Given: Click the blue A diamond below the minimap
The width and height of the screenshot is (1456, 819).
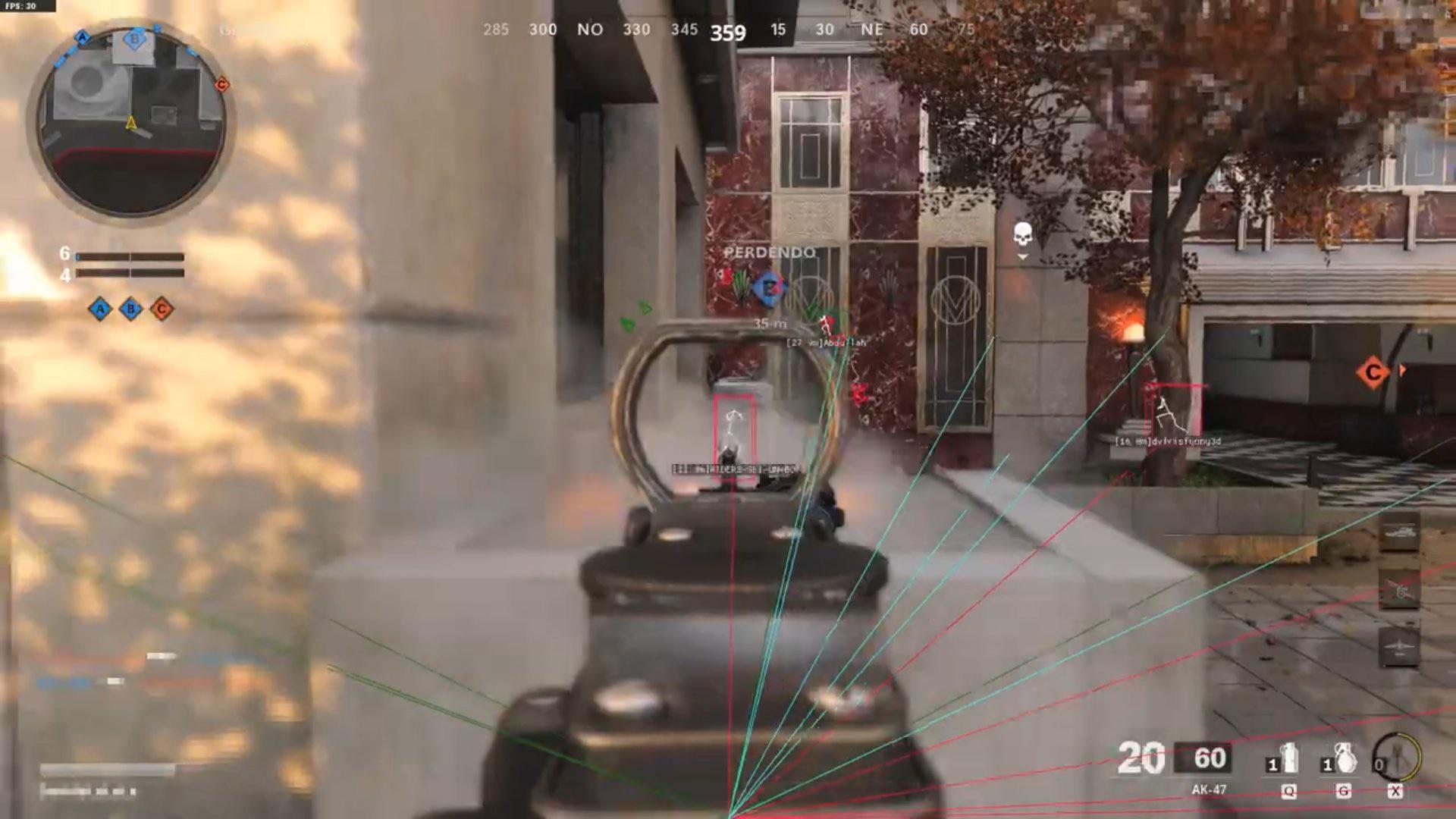Looking at the screenshot, I should coord(98,309).
